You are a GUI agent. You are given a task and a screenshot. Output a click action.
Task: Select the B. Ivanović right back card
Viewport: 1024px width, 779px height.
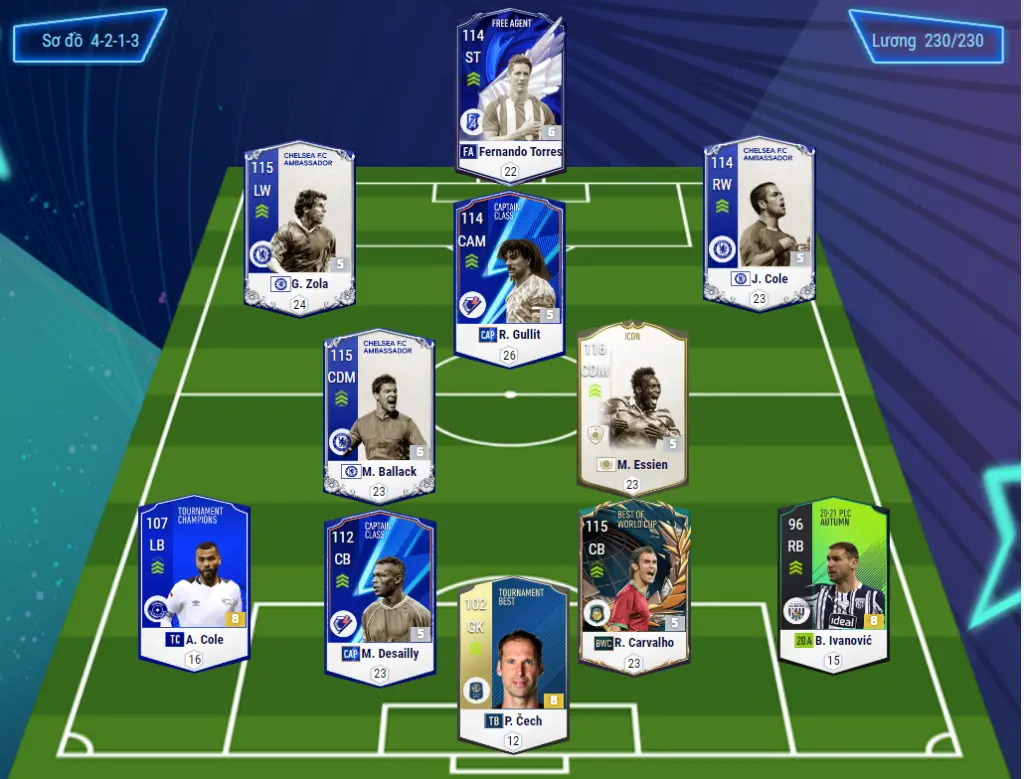pos(833,578)
